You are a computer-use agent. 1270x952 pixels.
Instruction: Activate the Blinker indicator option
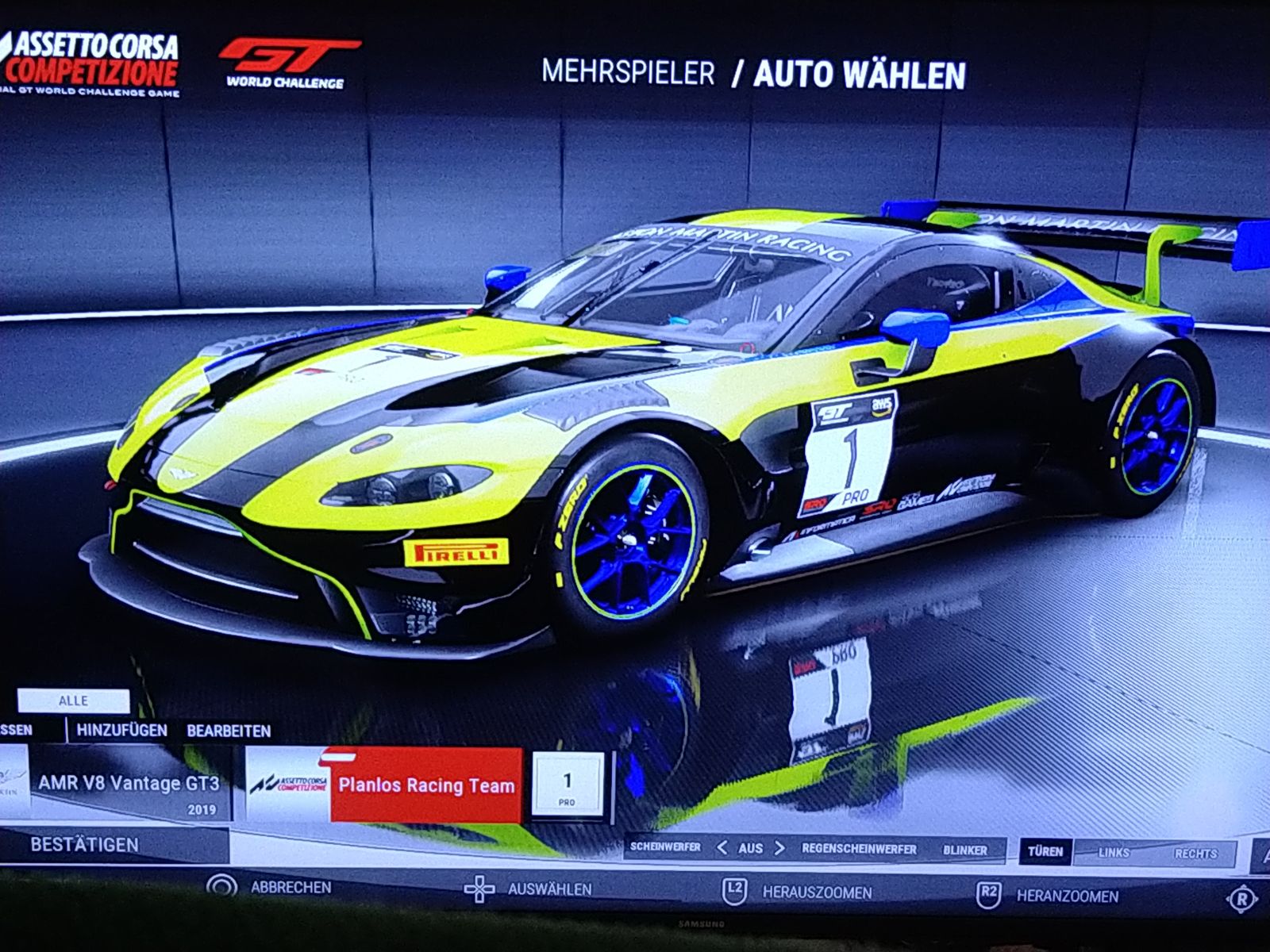point(965,850)
